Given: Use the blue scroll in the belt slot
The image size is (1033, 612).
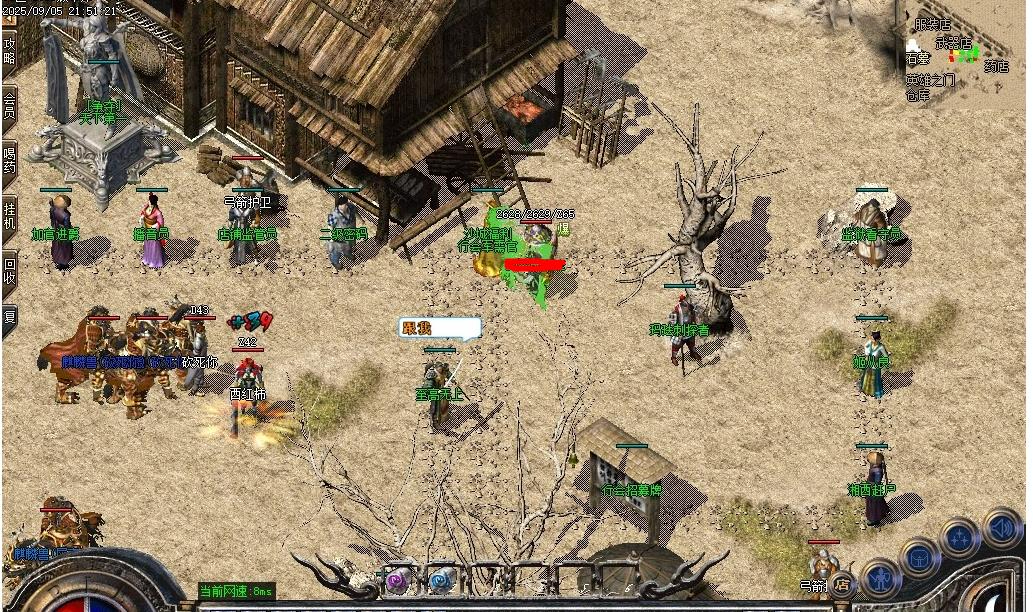Looking at the screenshot, I should click(439, 579).
